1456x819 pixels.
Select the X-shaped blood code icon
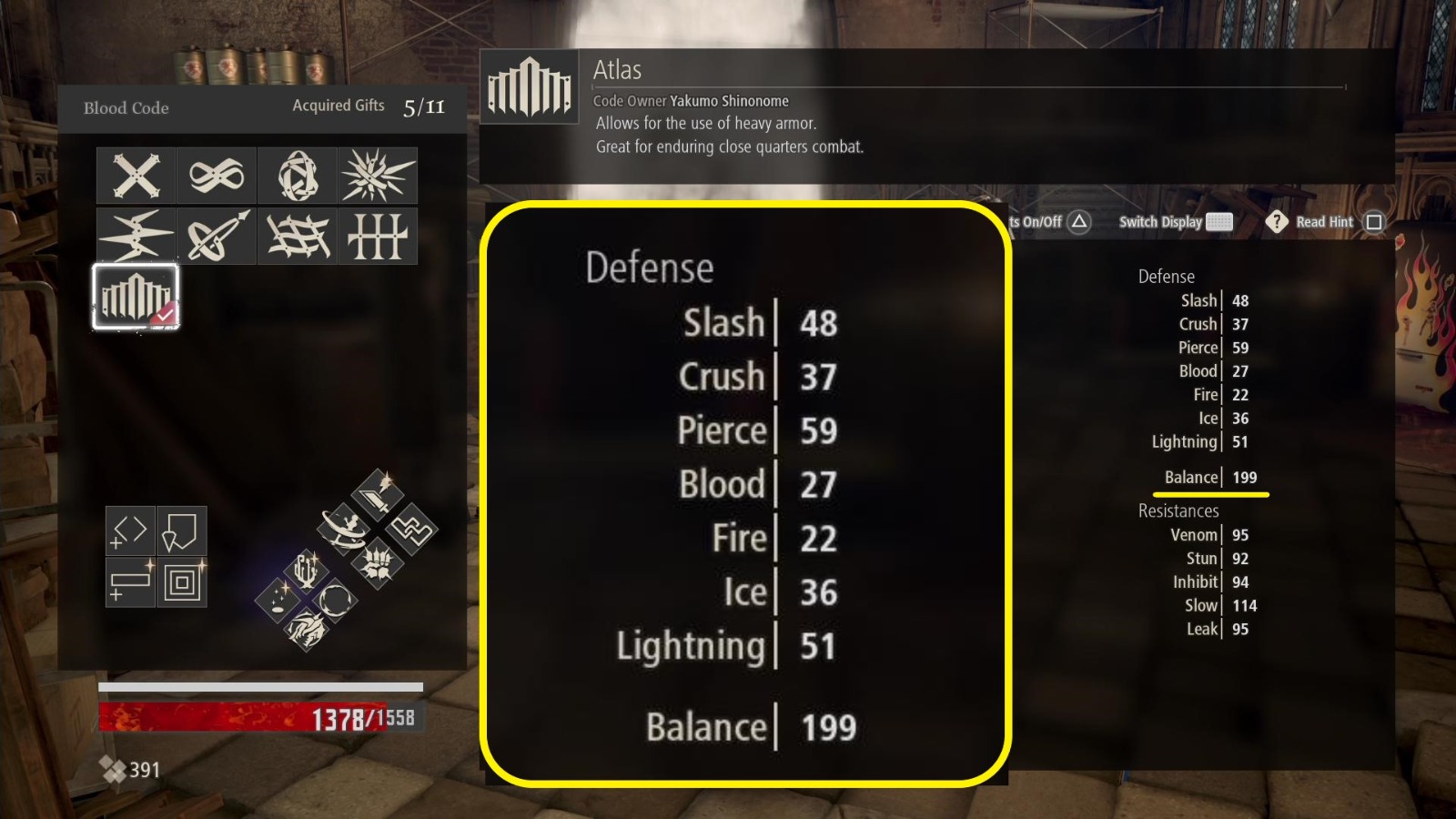135,176
